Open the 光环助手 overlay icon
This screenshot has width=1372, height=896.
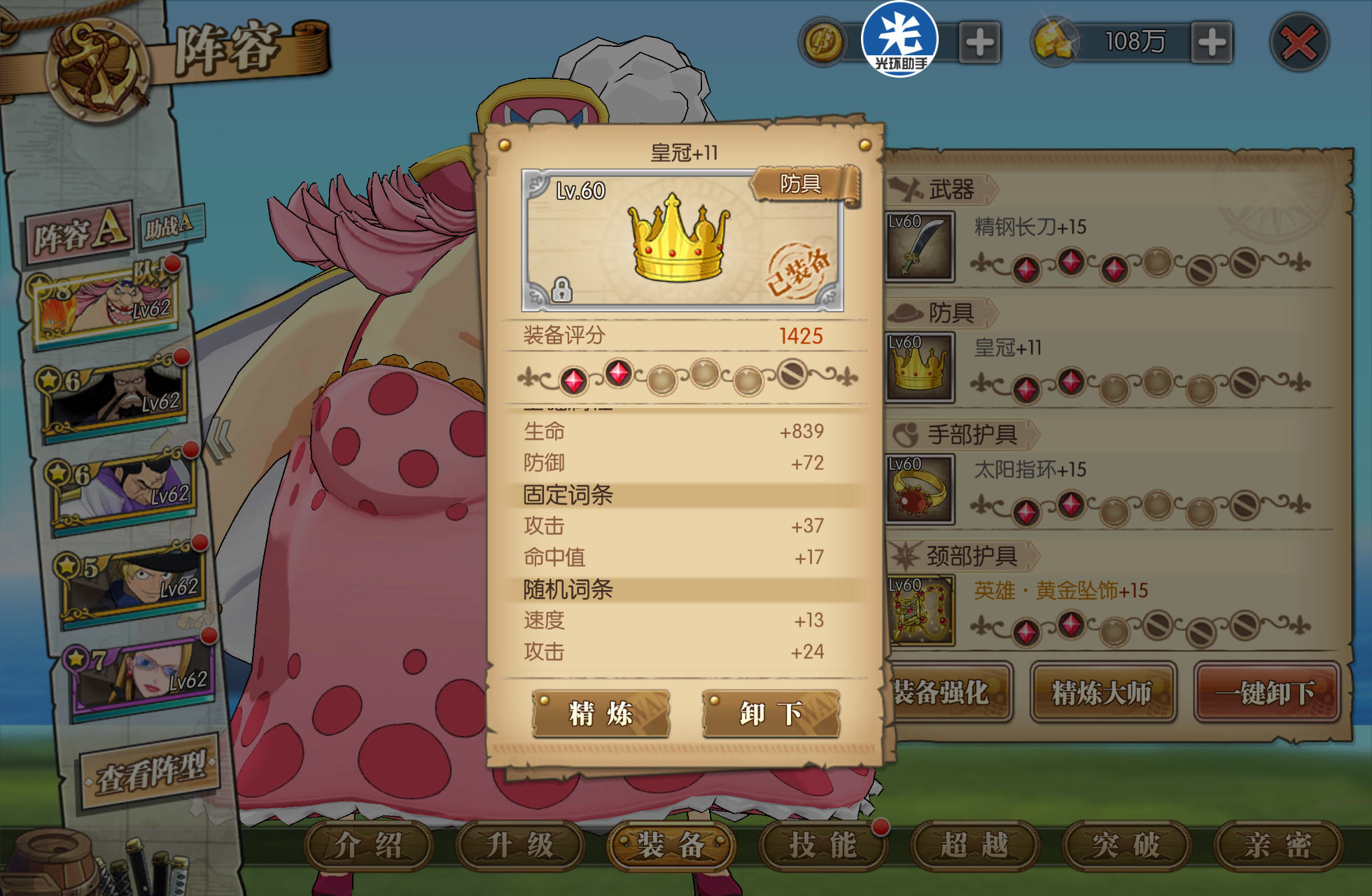899,39
